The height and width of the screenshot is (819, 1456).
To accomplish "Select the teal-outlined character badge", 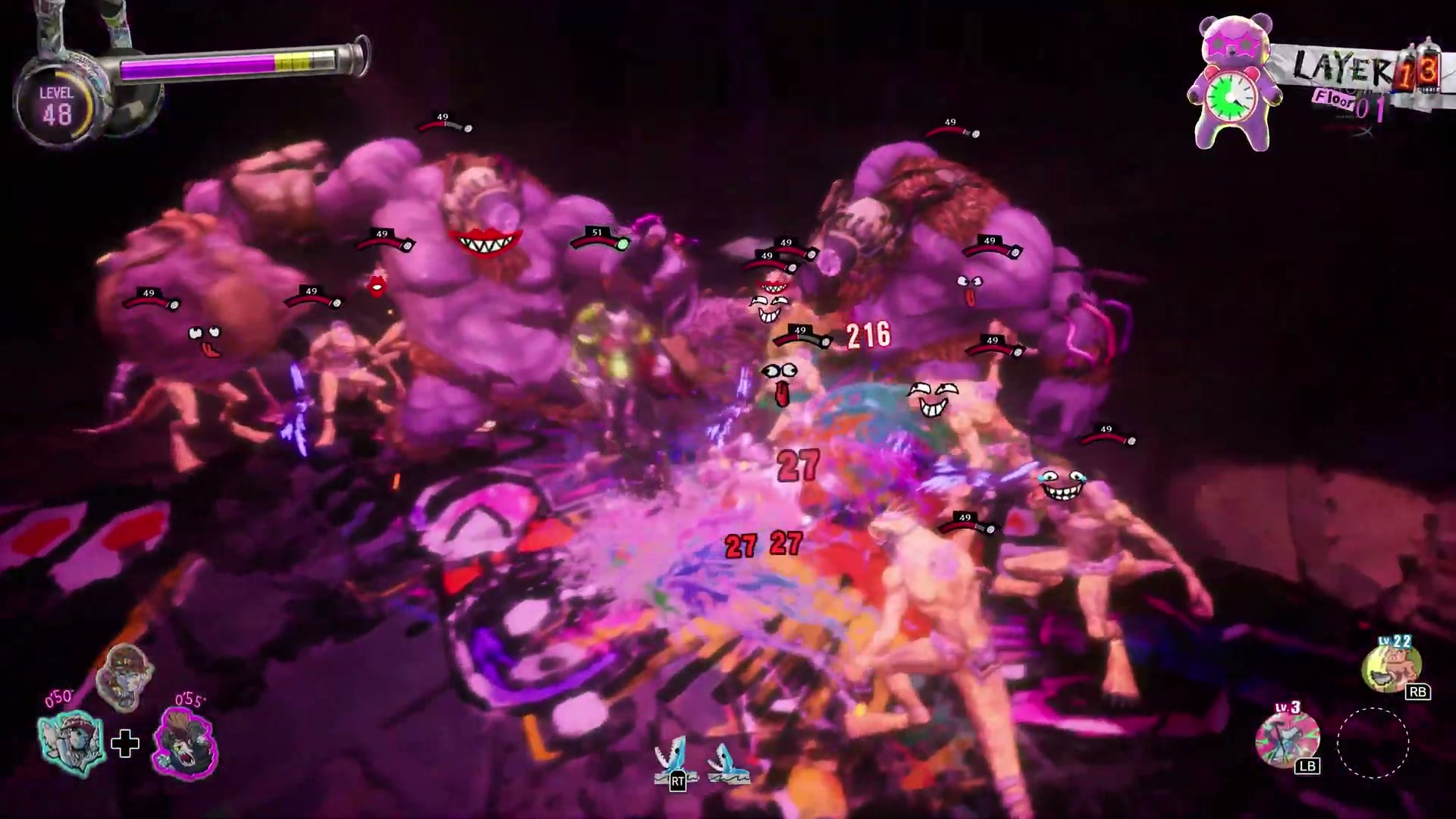I will click(x=72, y=743).
